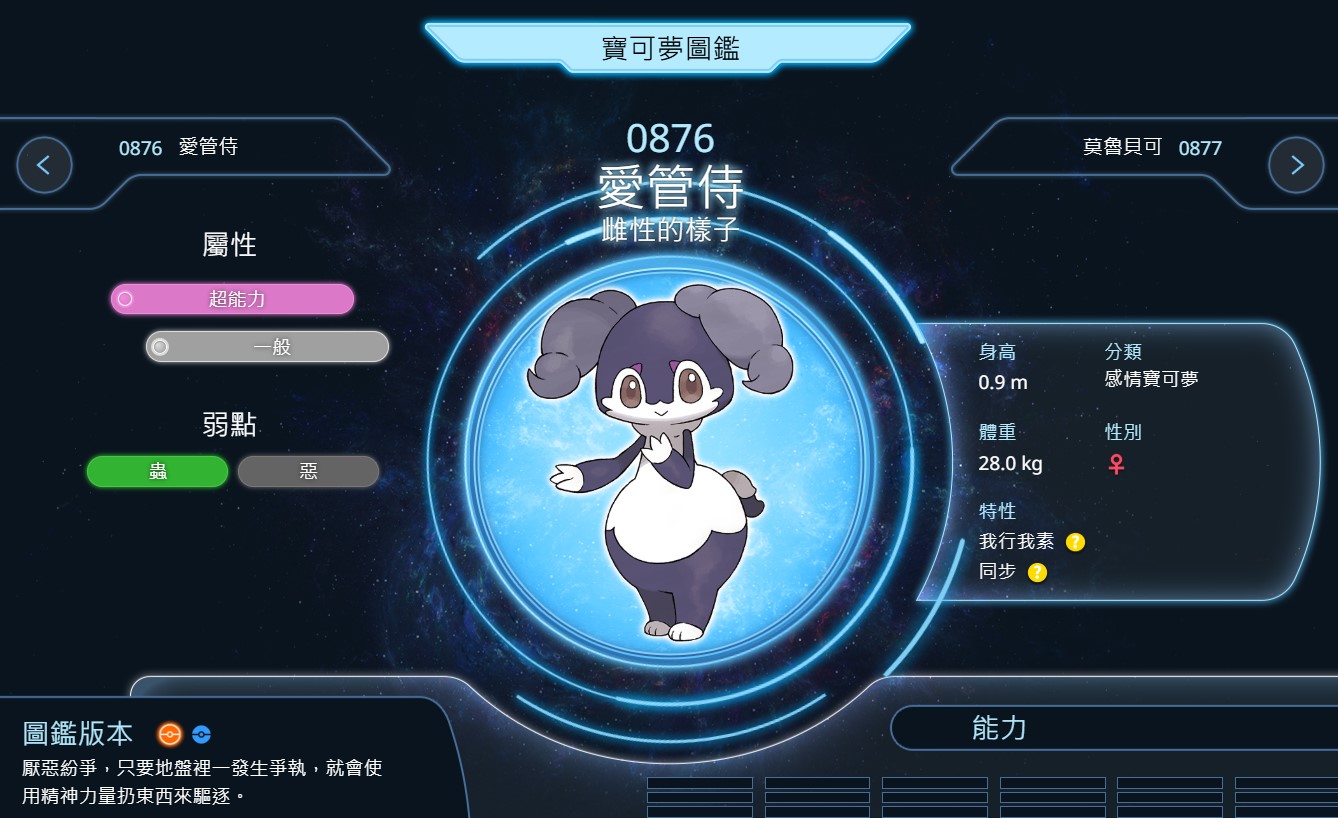Go to next Pokémon with right arrow

[1295, 165]
